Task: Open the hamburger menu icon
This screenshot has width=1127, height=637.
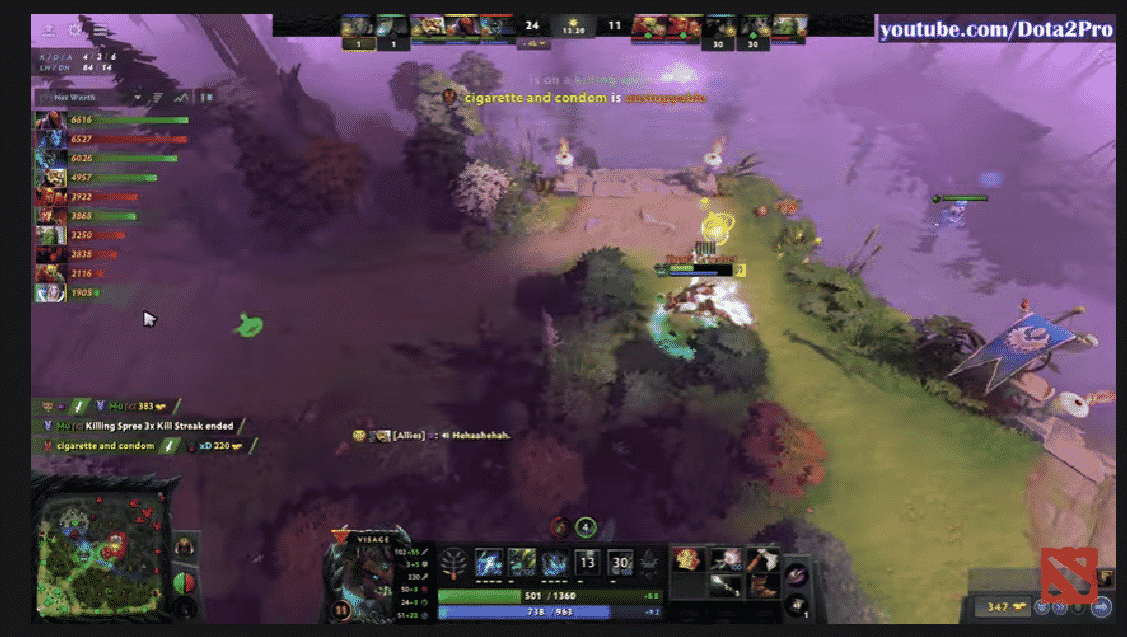Action: [100, 31]
